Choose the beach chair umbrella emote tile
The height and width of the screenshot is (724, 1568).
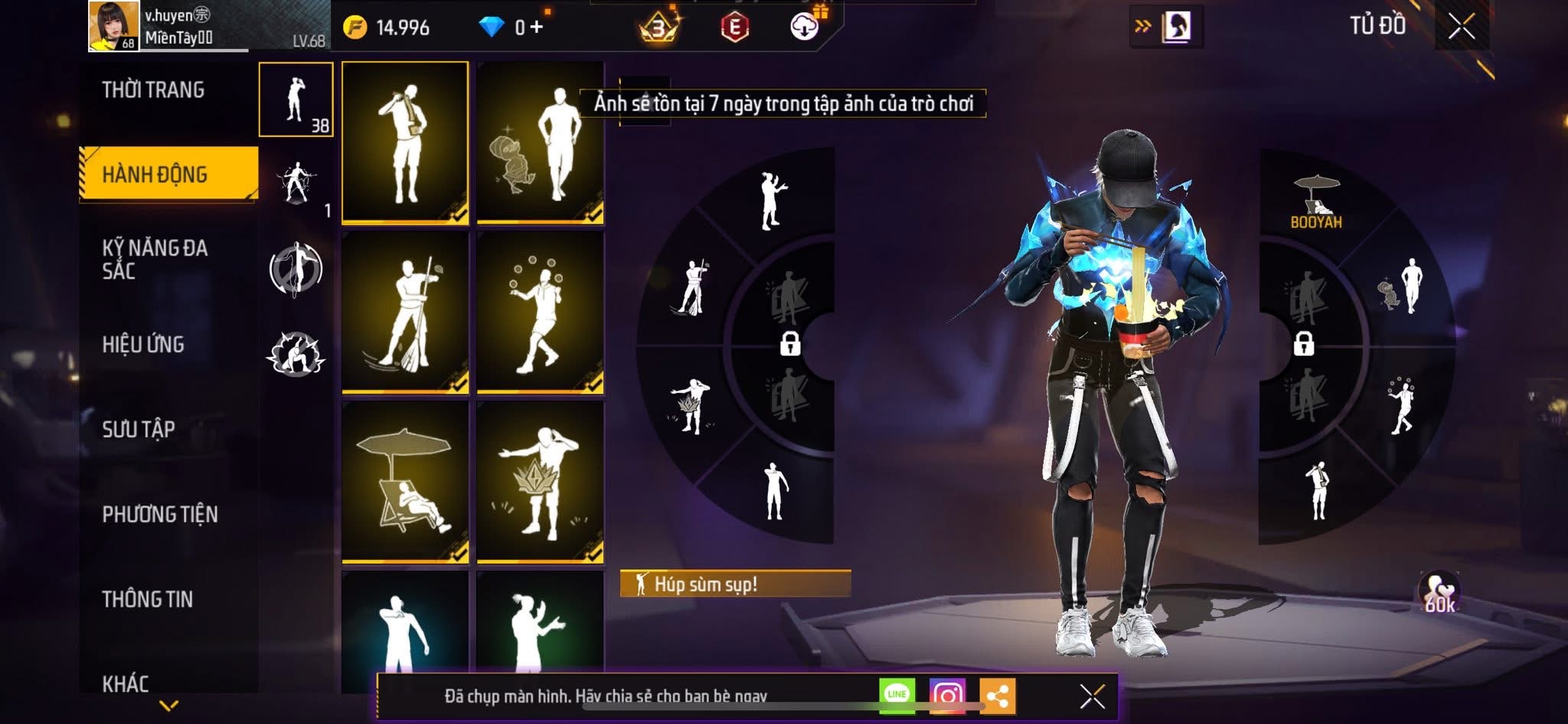(x=405, y=482)
